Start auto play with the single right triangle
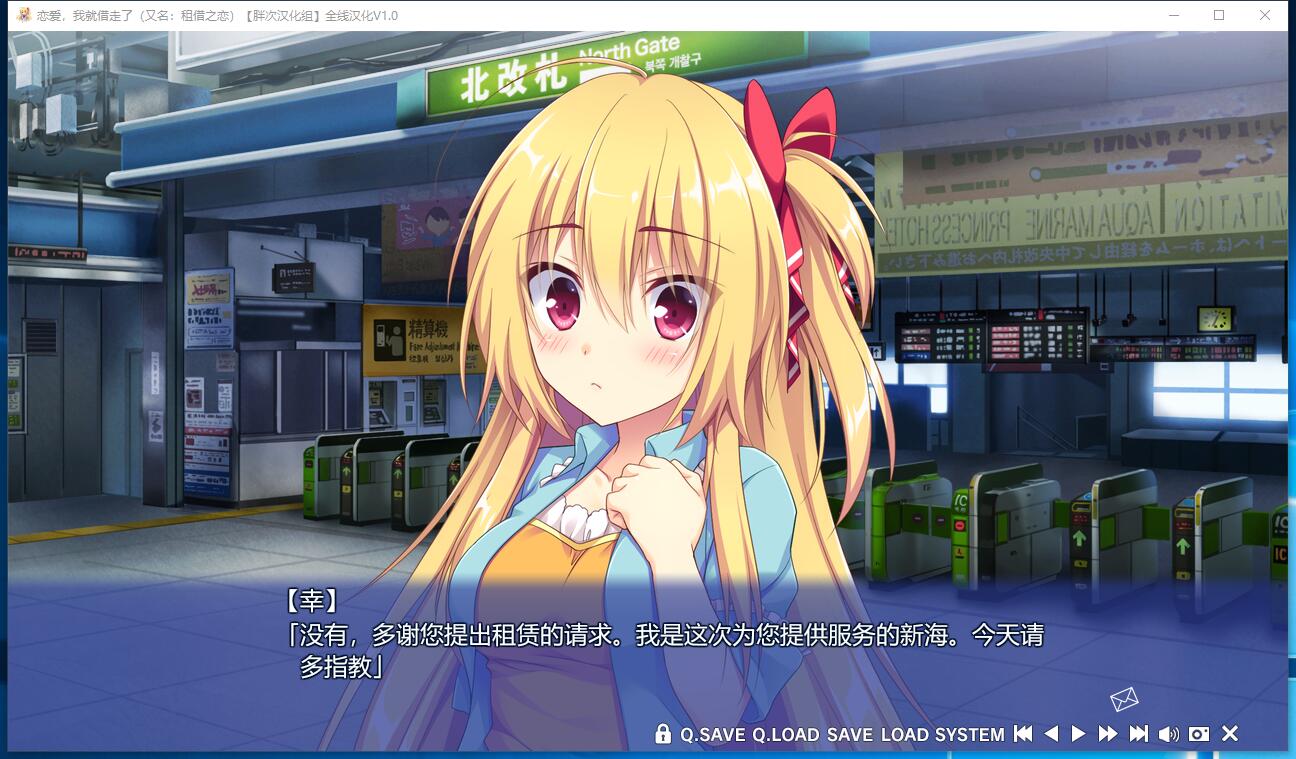Viewport: 1296px width, 759px height. click(1078, 734)
